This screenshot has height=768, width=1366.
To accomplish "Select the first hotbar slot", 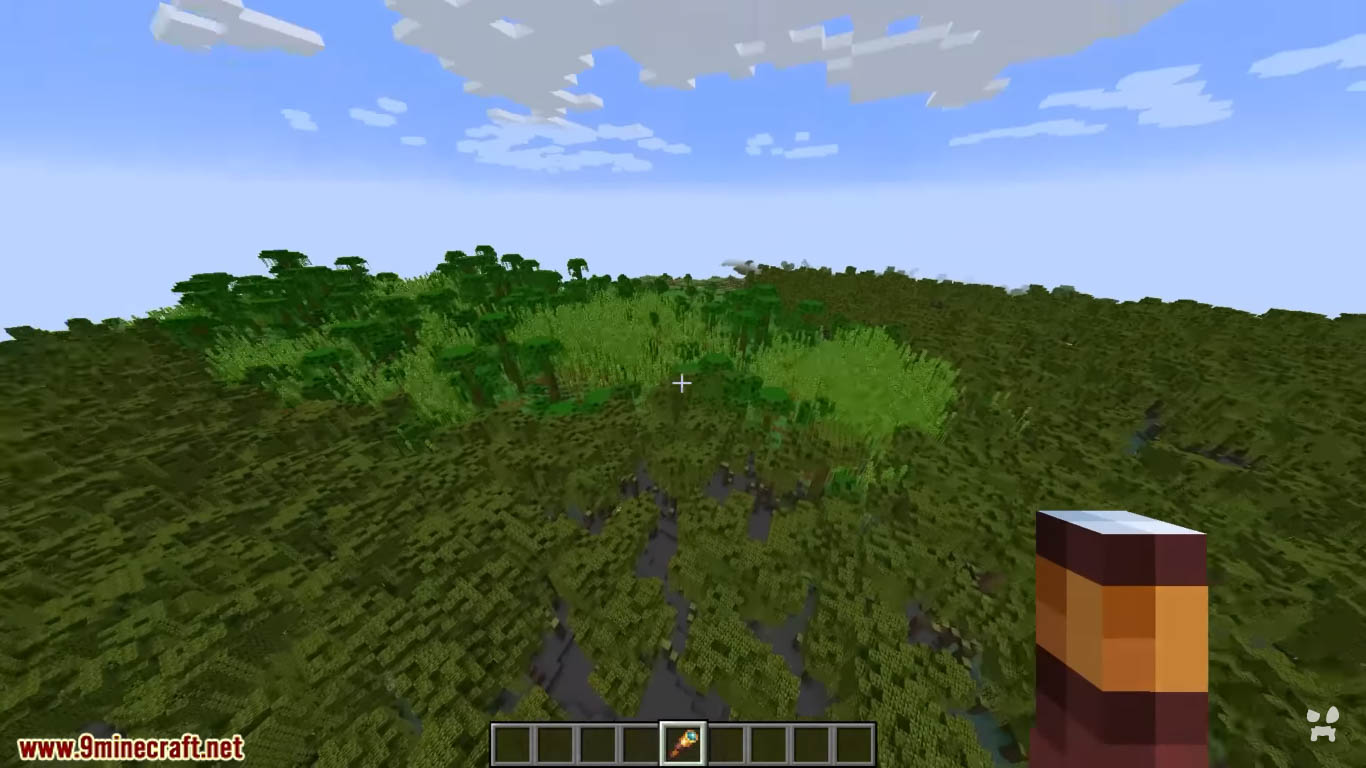I will coord(512,742).
